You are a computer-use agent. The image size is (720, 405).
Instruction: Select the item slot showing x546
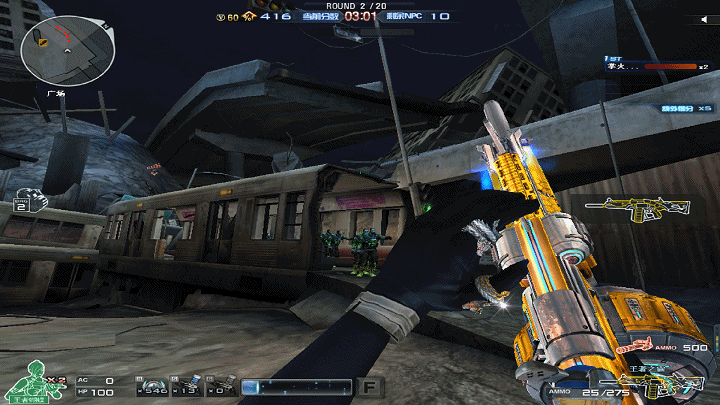(155, 385)
